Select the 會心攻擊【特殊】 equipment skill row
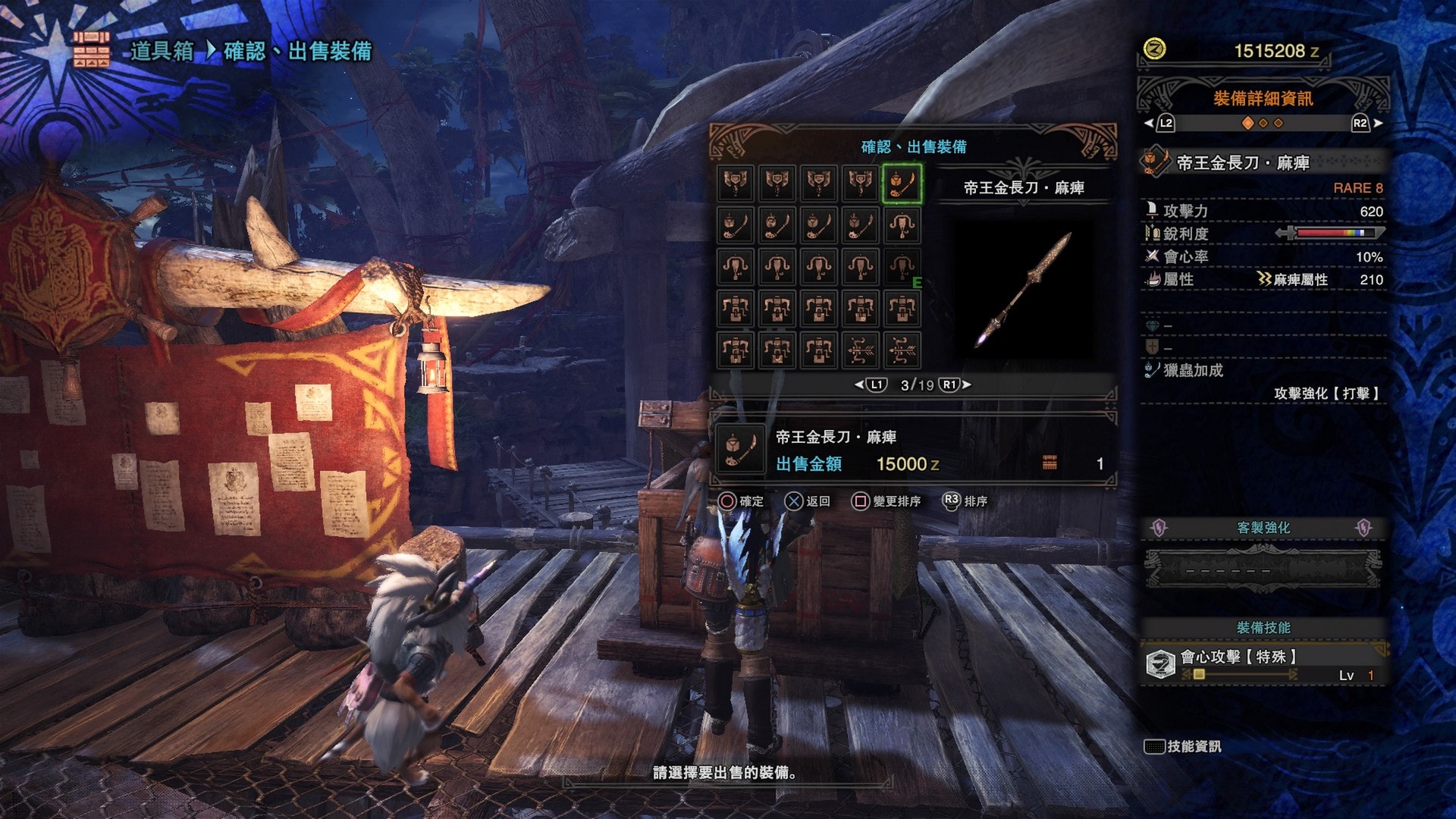1456x819 pixels. 1263,664
